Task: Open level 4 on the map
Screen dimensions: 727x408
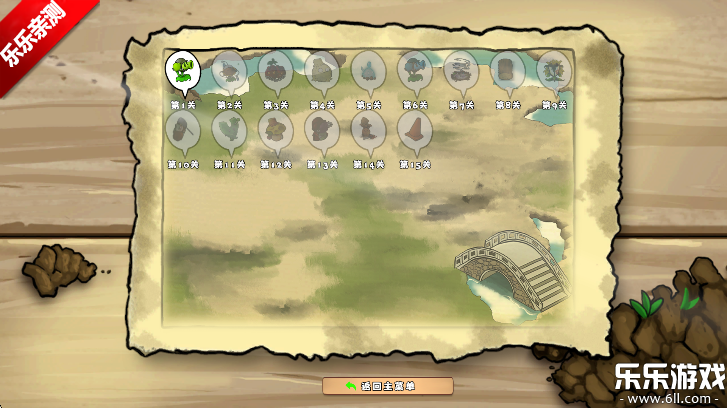Action: click(x=322, y=71)
